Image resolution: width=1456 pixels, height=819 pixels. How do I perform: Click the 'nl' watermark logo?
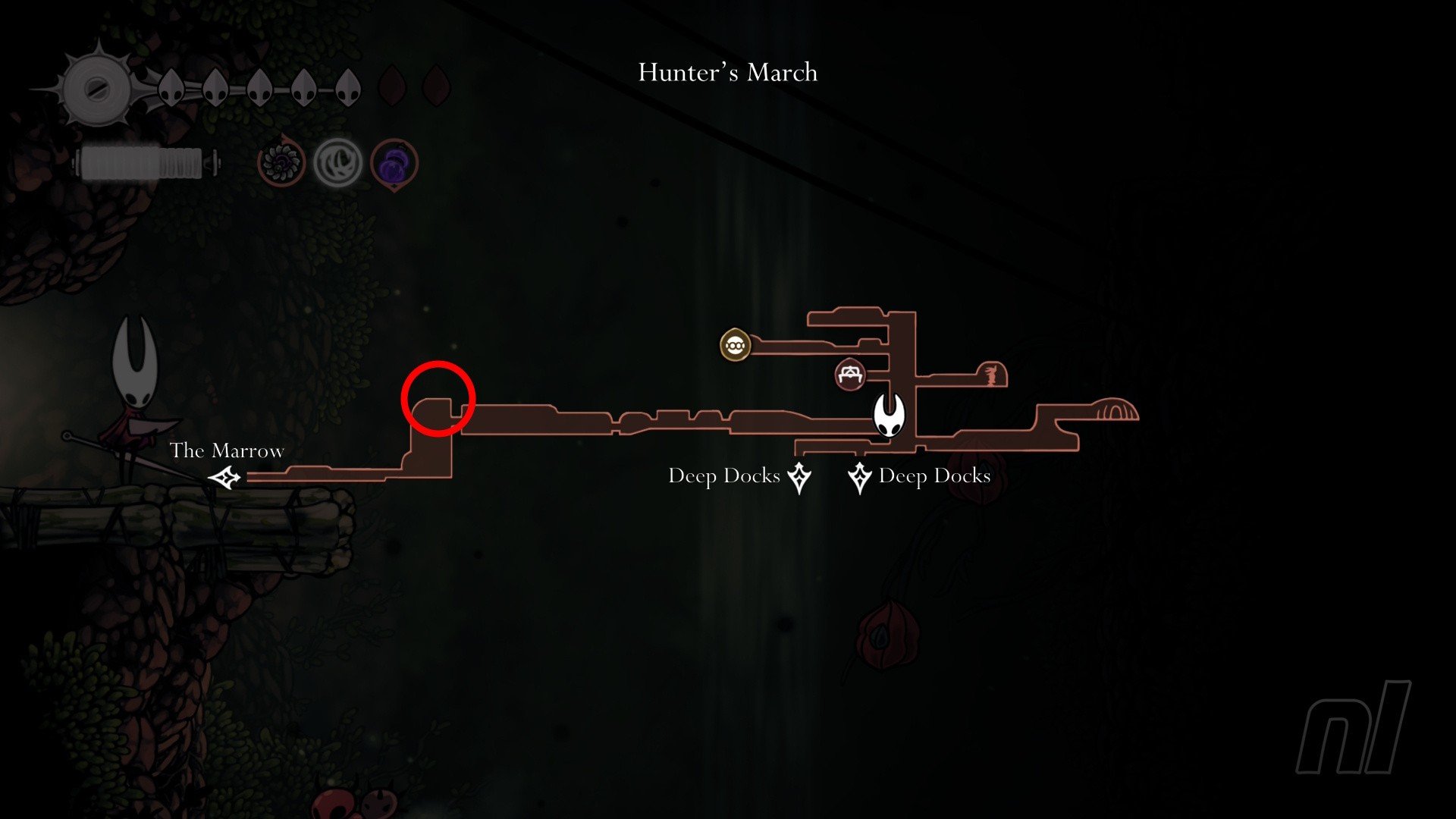point(1353,728)
